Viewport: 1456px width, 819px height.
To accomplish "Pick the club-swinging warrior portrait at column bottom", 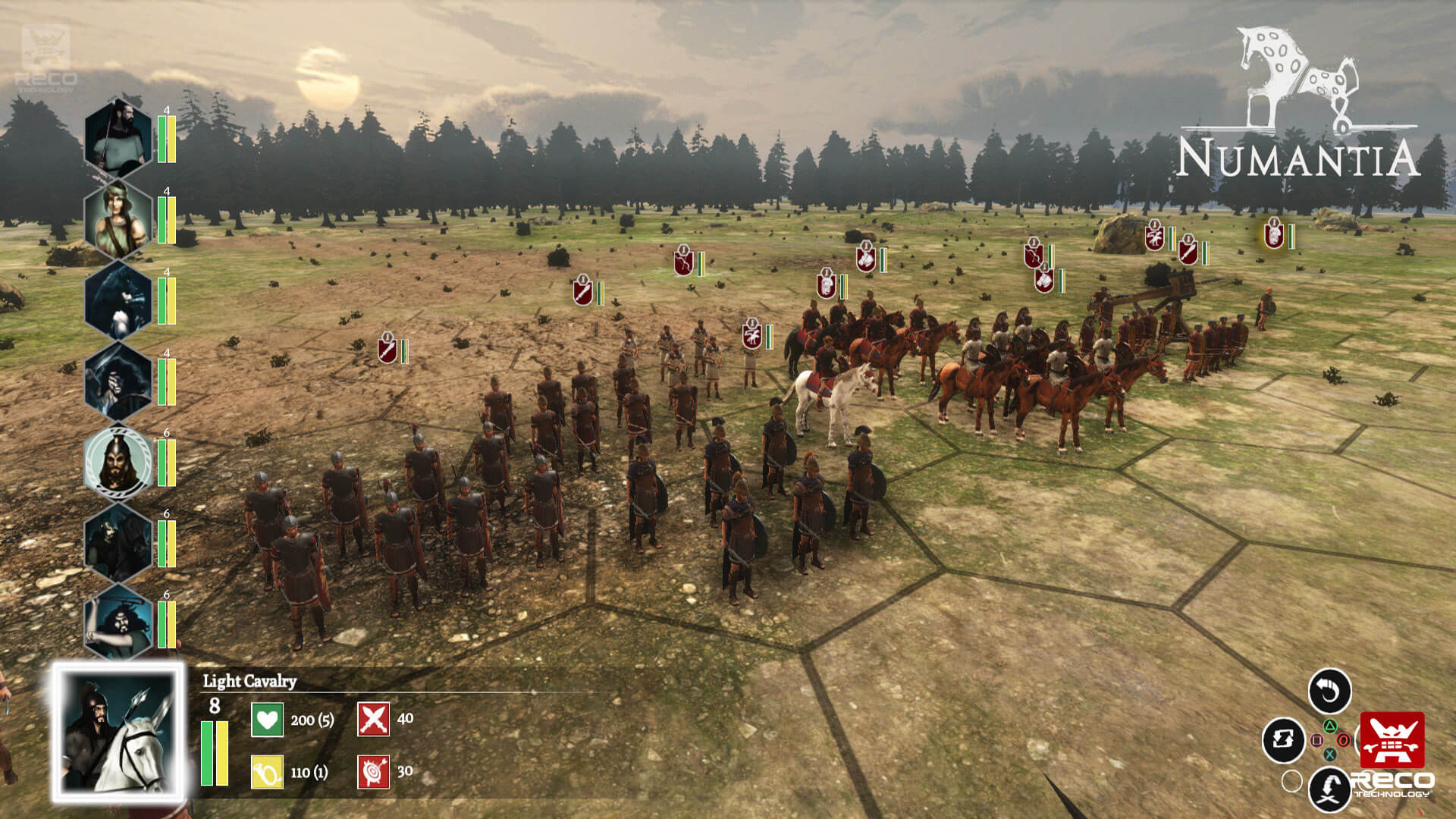I will coord(118,623).
